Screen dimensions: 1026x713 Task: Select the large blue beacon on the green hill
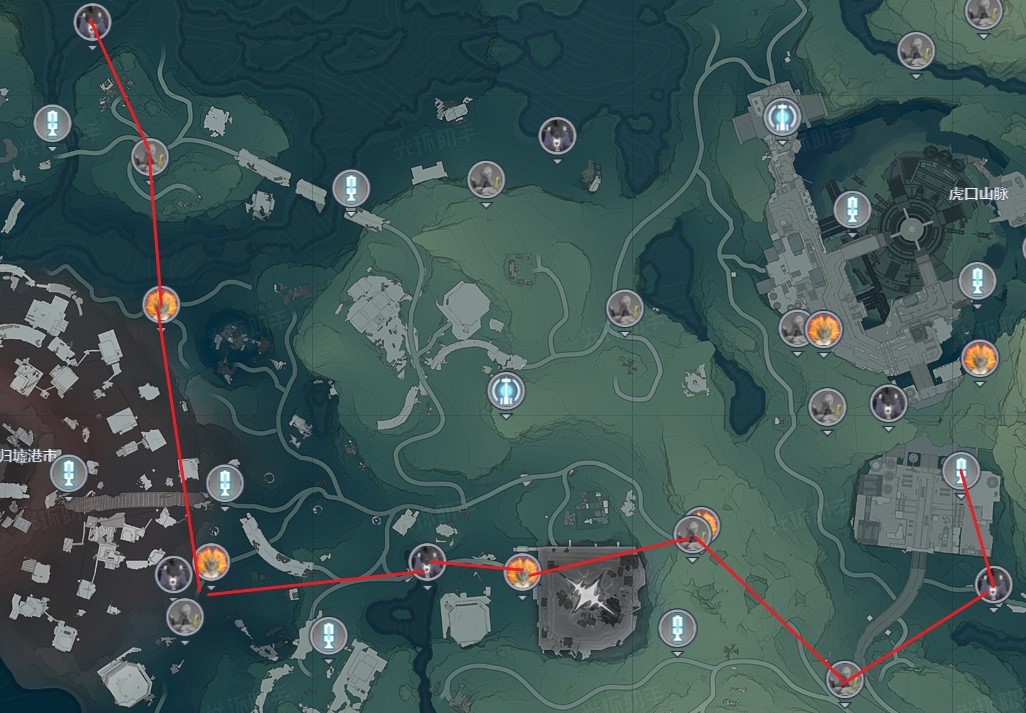click(506, 391)
